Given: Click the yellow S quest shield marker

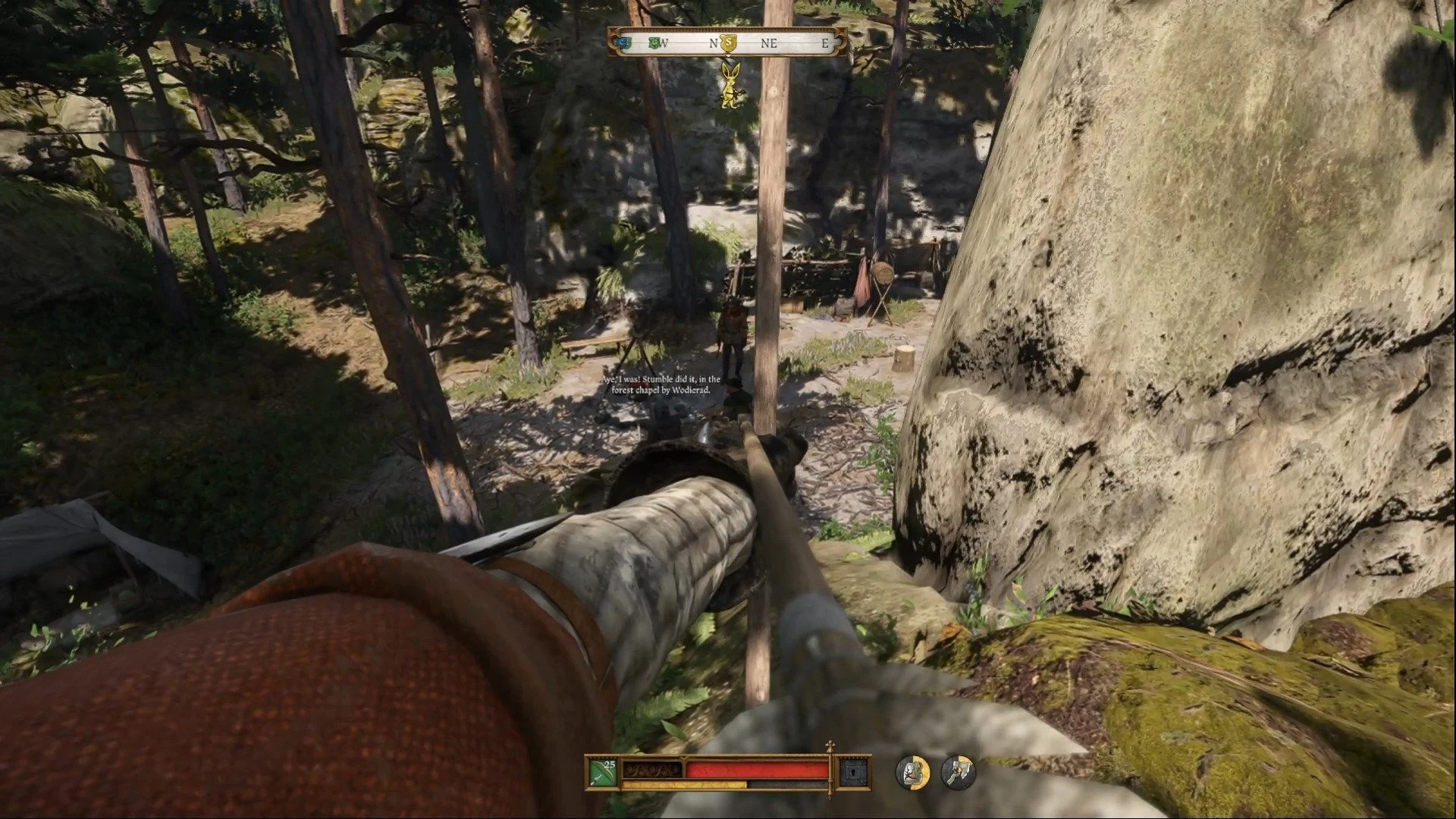Looking at the screenshot, I should (729, 42).
